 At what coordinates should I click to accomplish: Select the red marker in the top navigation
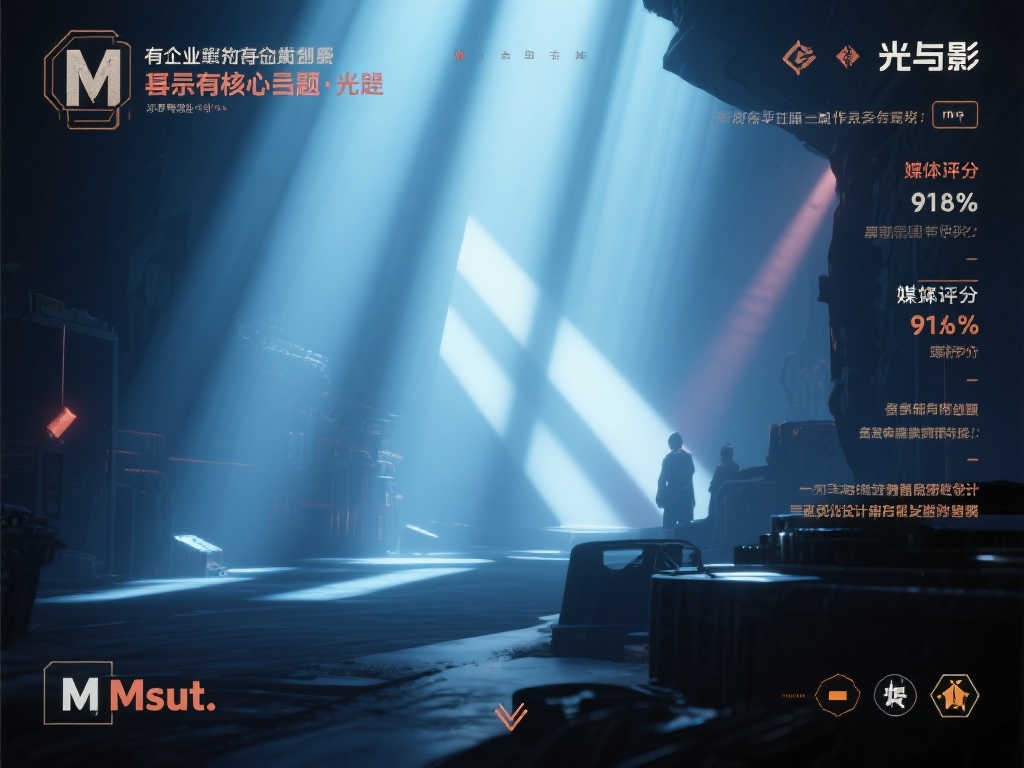460,56
